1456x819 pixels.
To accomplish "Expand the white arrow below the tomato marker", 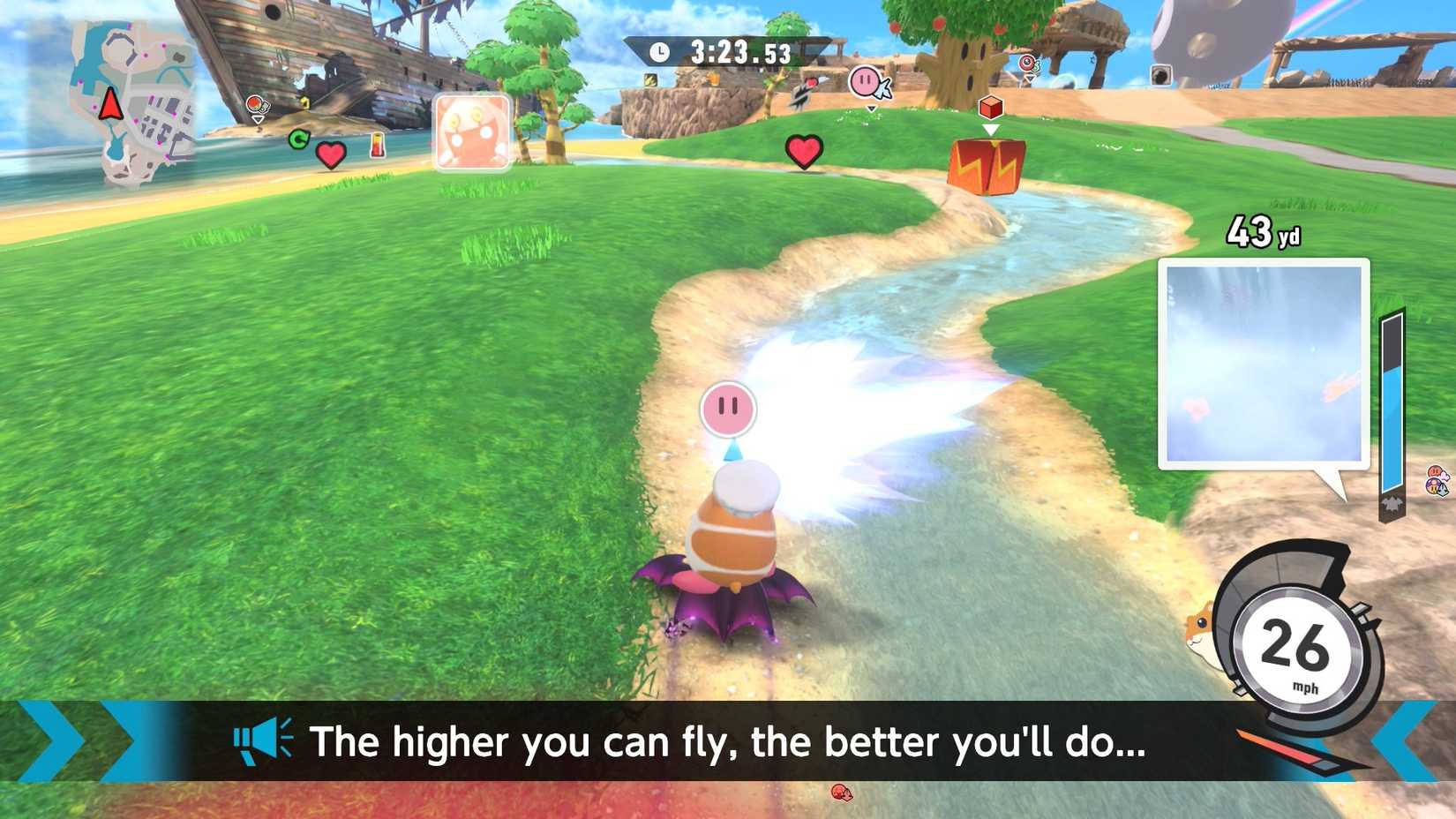I will pyautogui.click(x=258, y=118).
